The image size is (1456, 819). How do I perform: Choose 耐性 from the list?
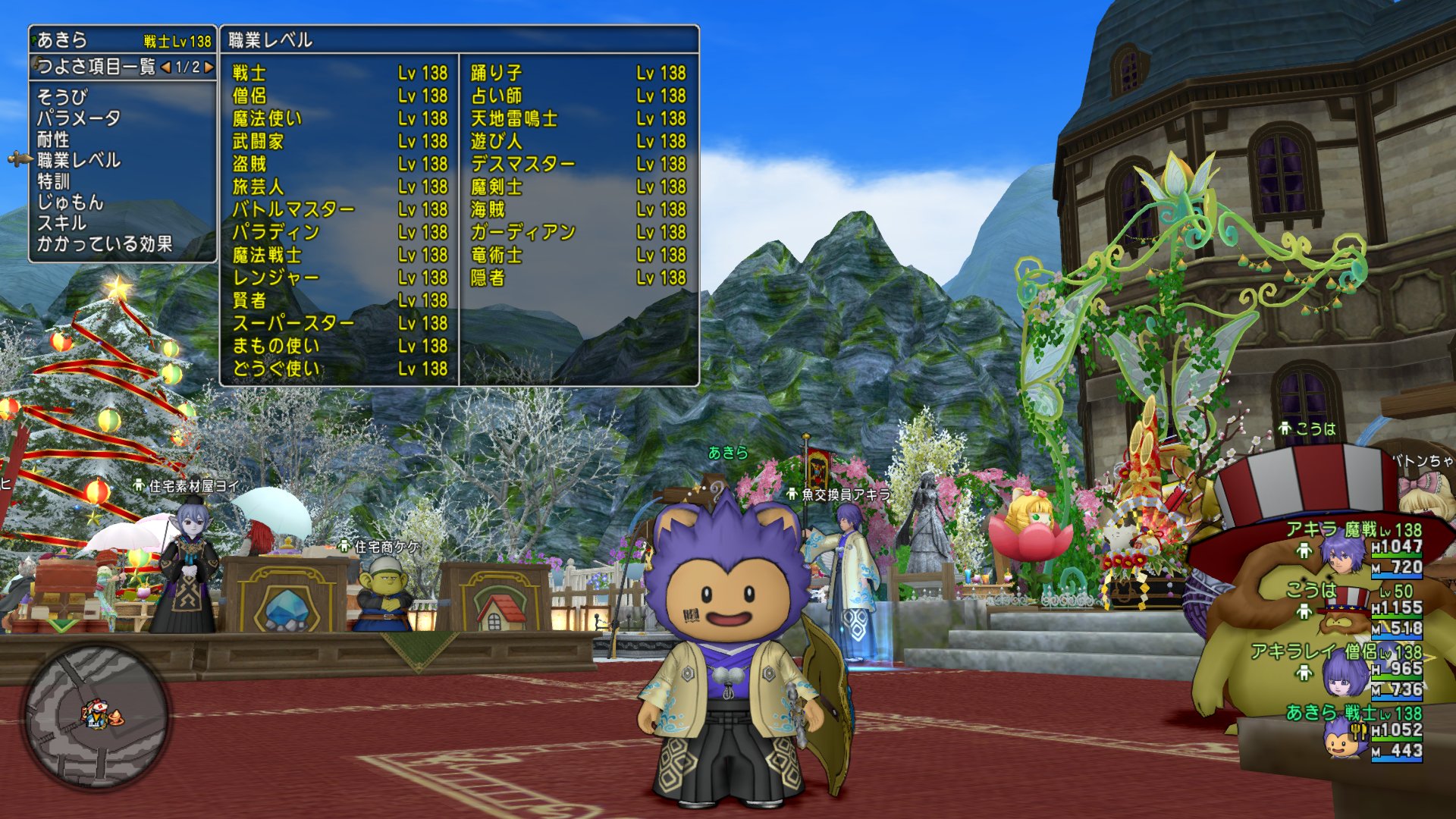(53, 140)
